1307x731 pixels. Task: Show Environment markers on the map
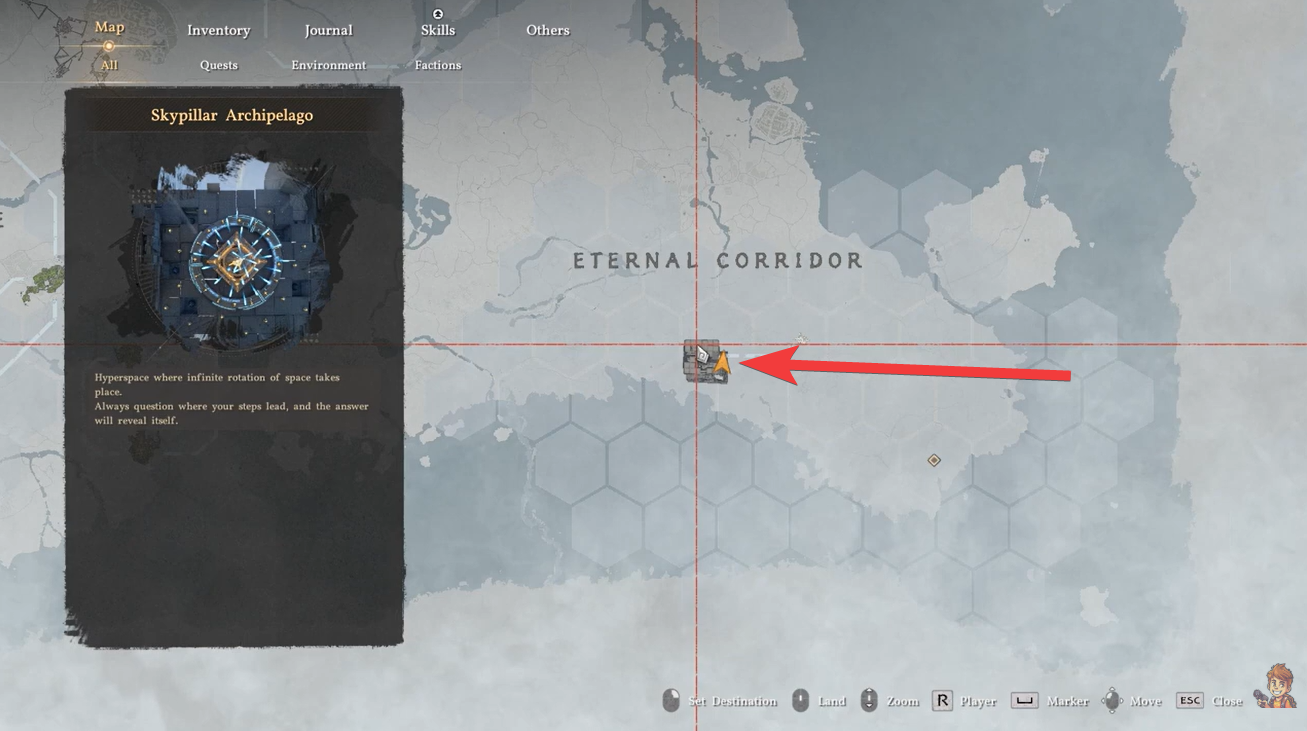(328, 65)
